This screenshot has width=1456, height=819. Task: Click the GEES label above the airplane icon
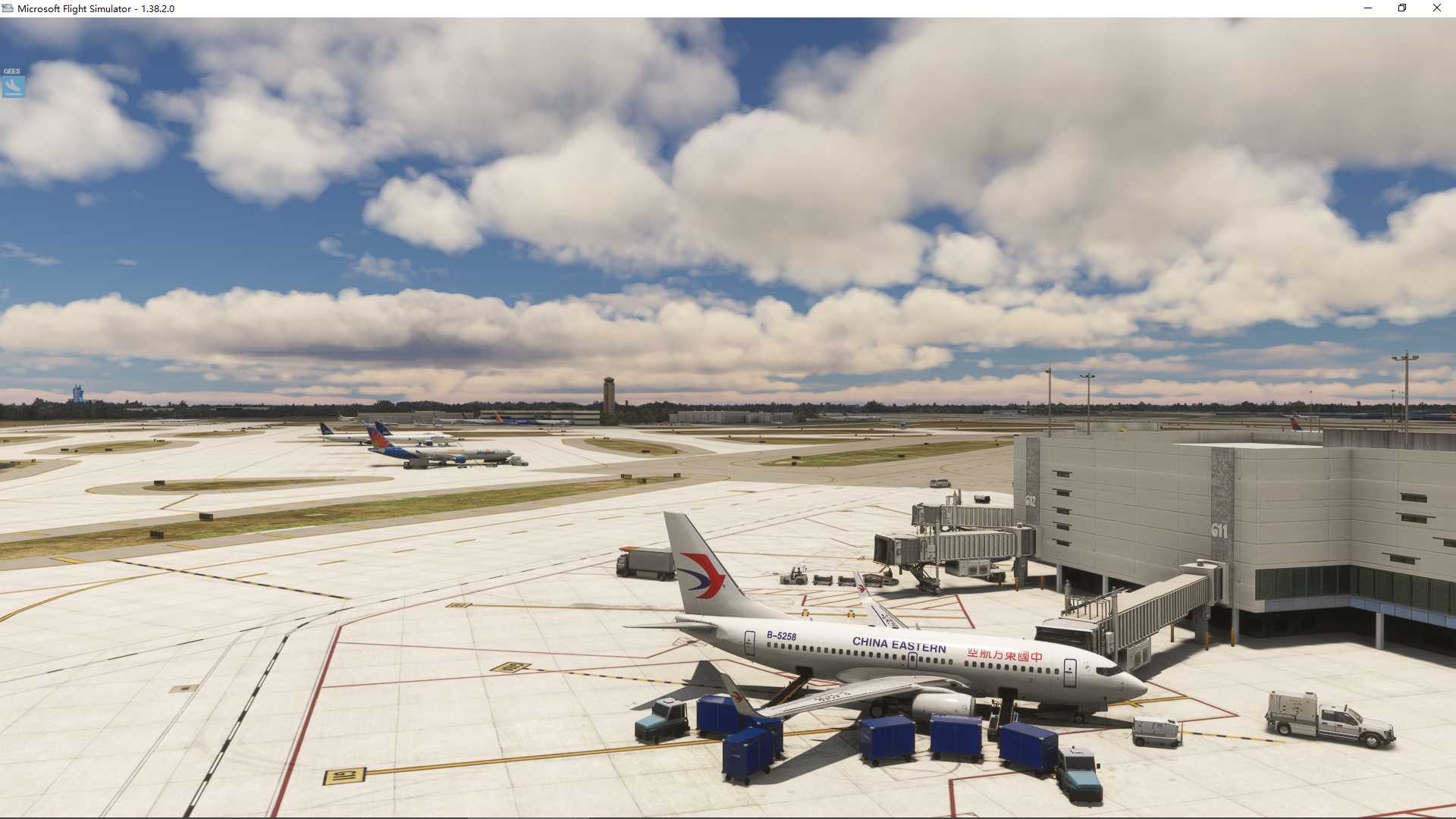coord(12,71)
